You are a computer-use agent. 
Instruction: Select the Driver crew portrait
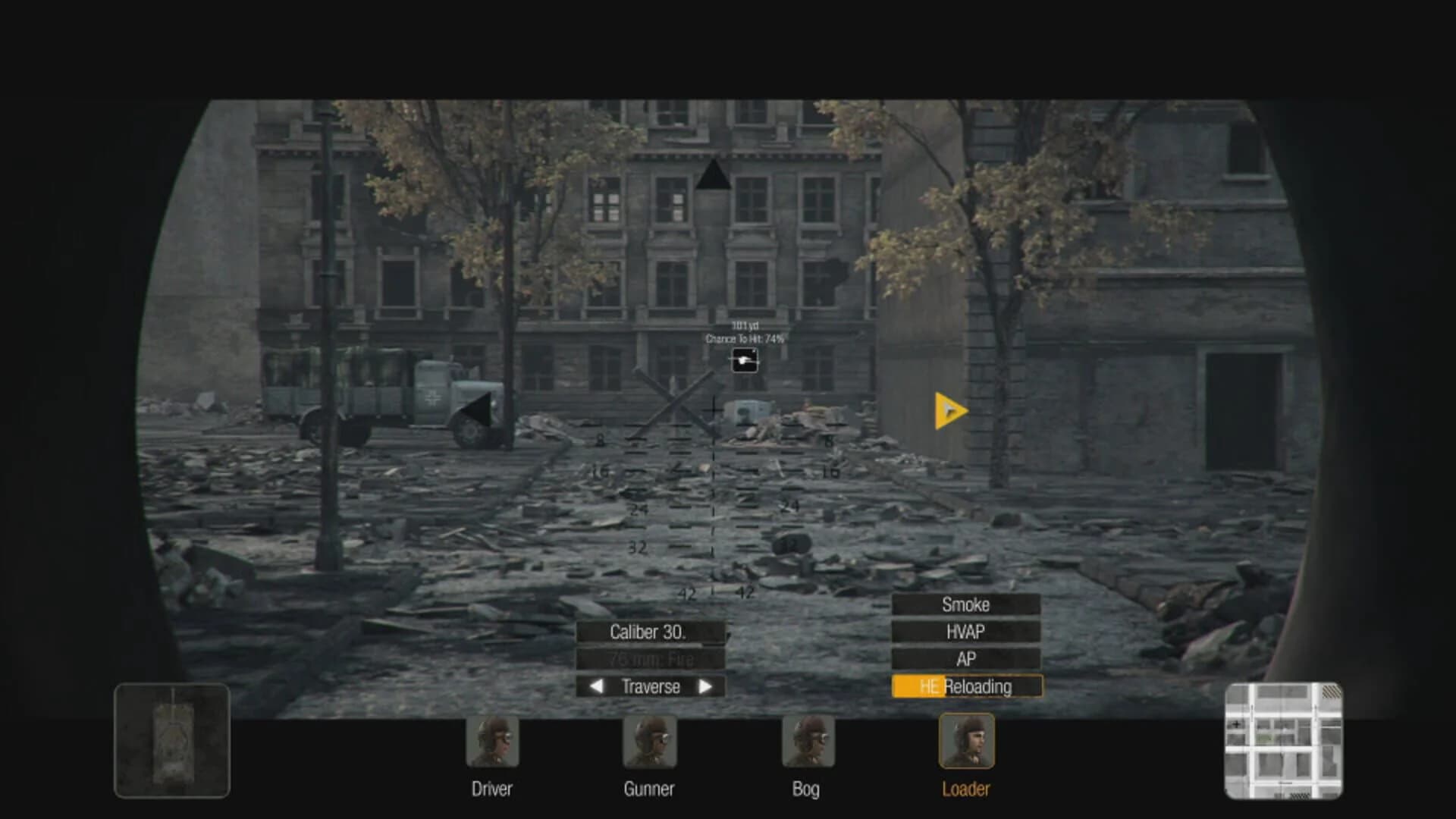tap(491, 742)
